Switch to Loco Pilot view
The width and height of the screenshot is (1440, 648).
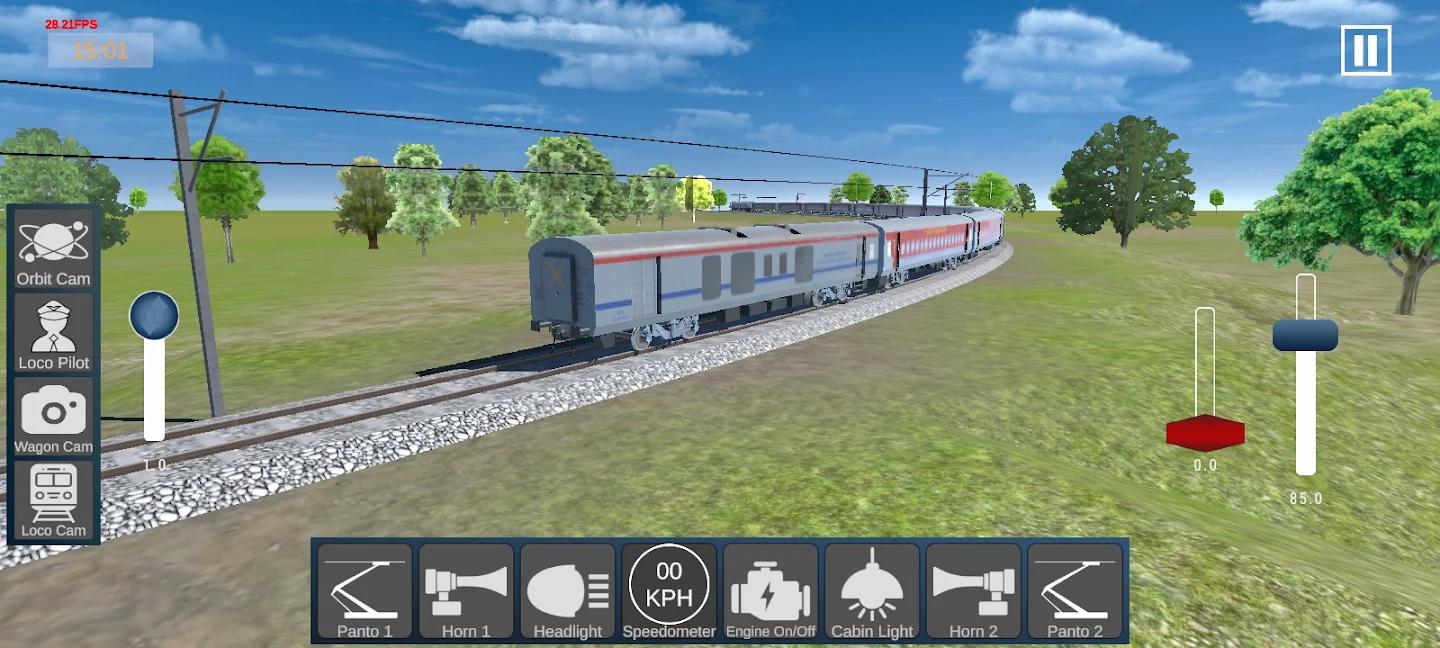53,334
